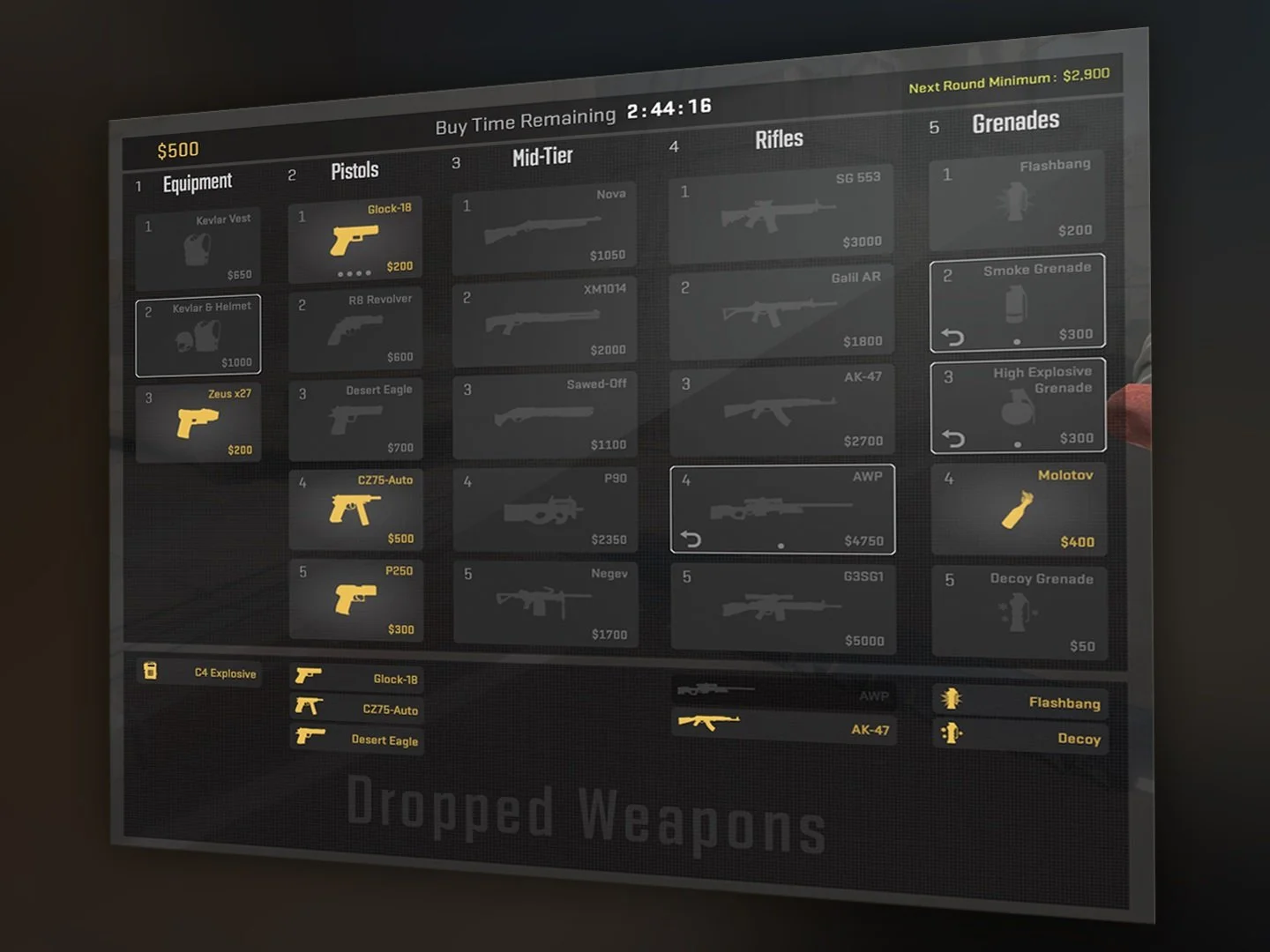Select the Negev machine gun
Image resolution: width=1270 pixels, height=952 pixels.
coord(545,604)
